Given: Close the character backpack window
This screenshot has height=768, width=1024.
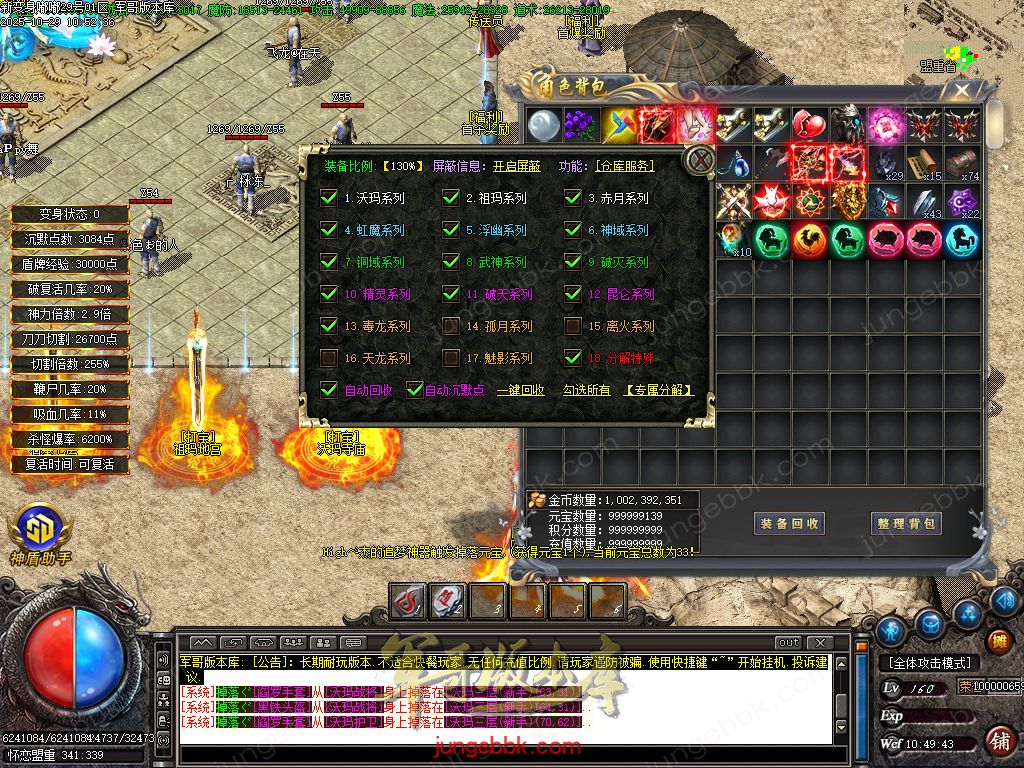Looking at the screenshot, I should [962, 91].
